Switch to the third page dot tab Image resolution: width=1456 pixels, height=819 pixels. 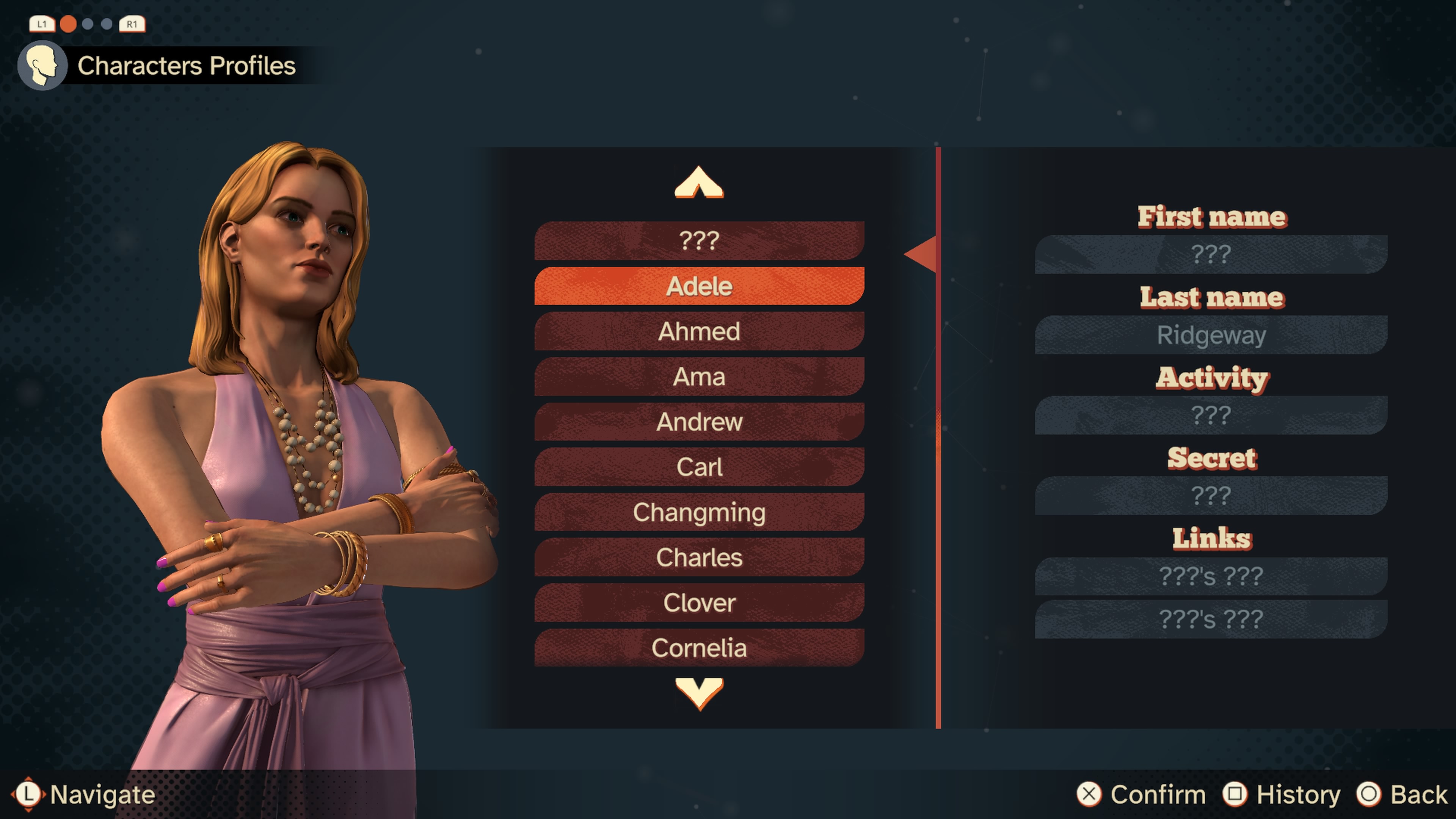click(x=107, y=24)
